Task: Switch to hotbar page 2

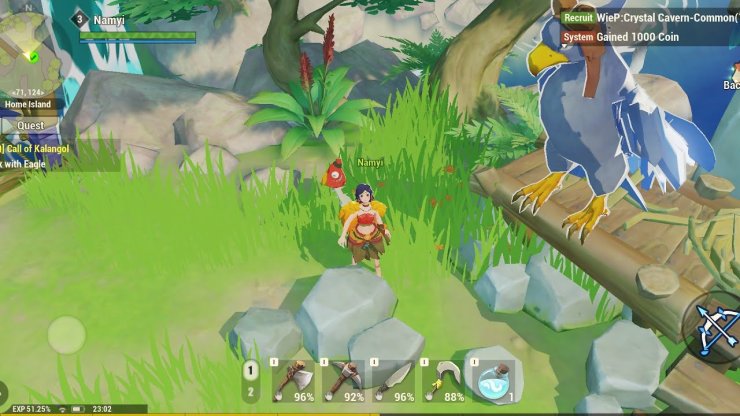Action: 251,392
